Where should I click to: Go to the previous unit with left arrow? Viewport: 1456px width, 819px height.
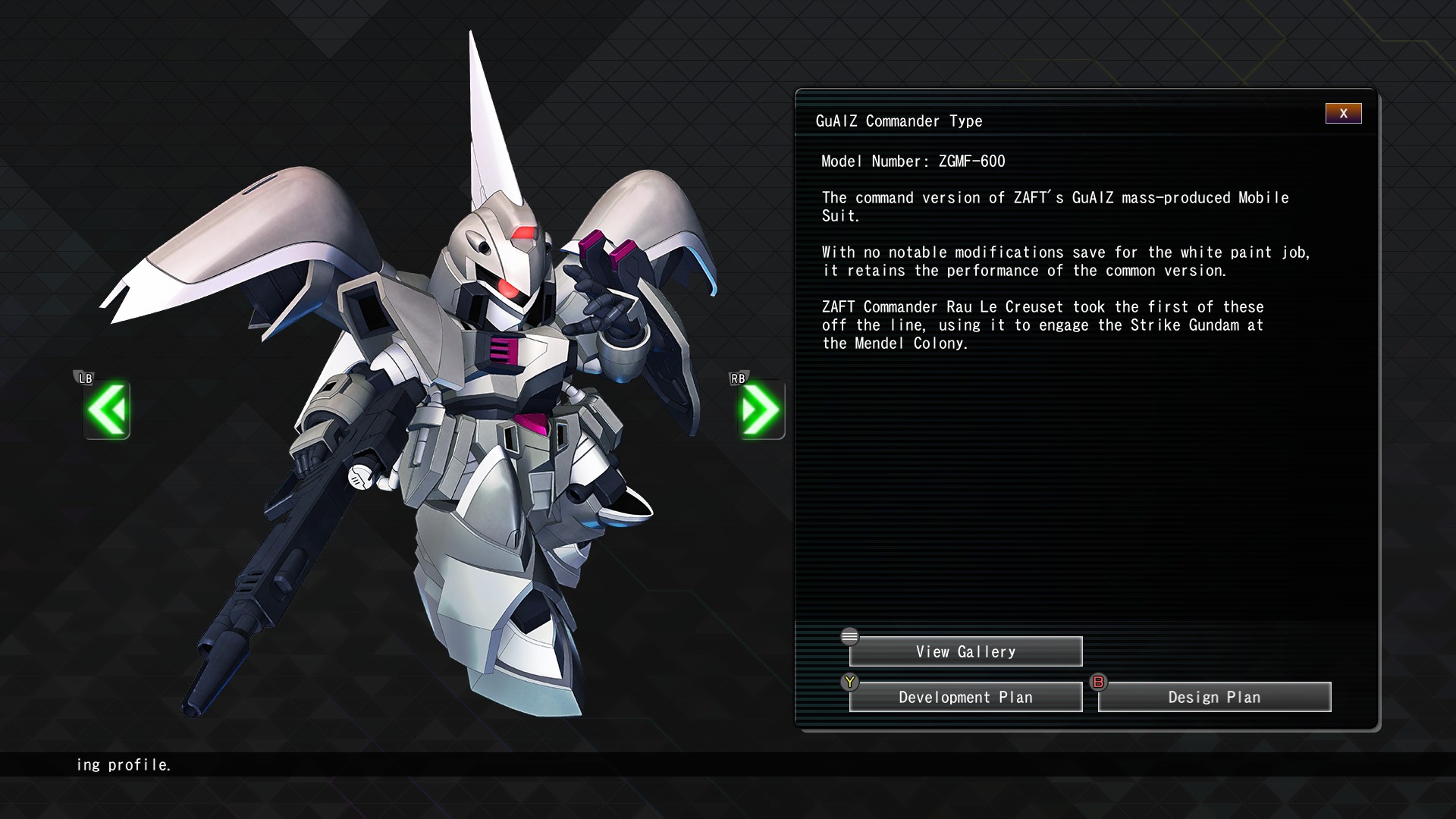pyautogui.click(x=107, y=410)
